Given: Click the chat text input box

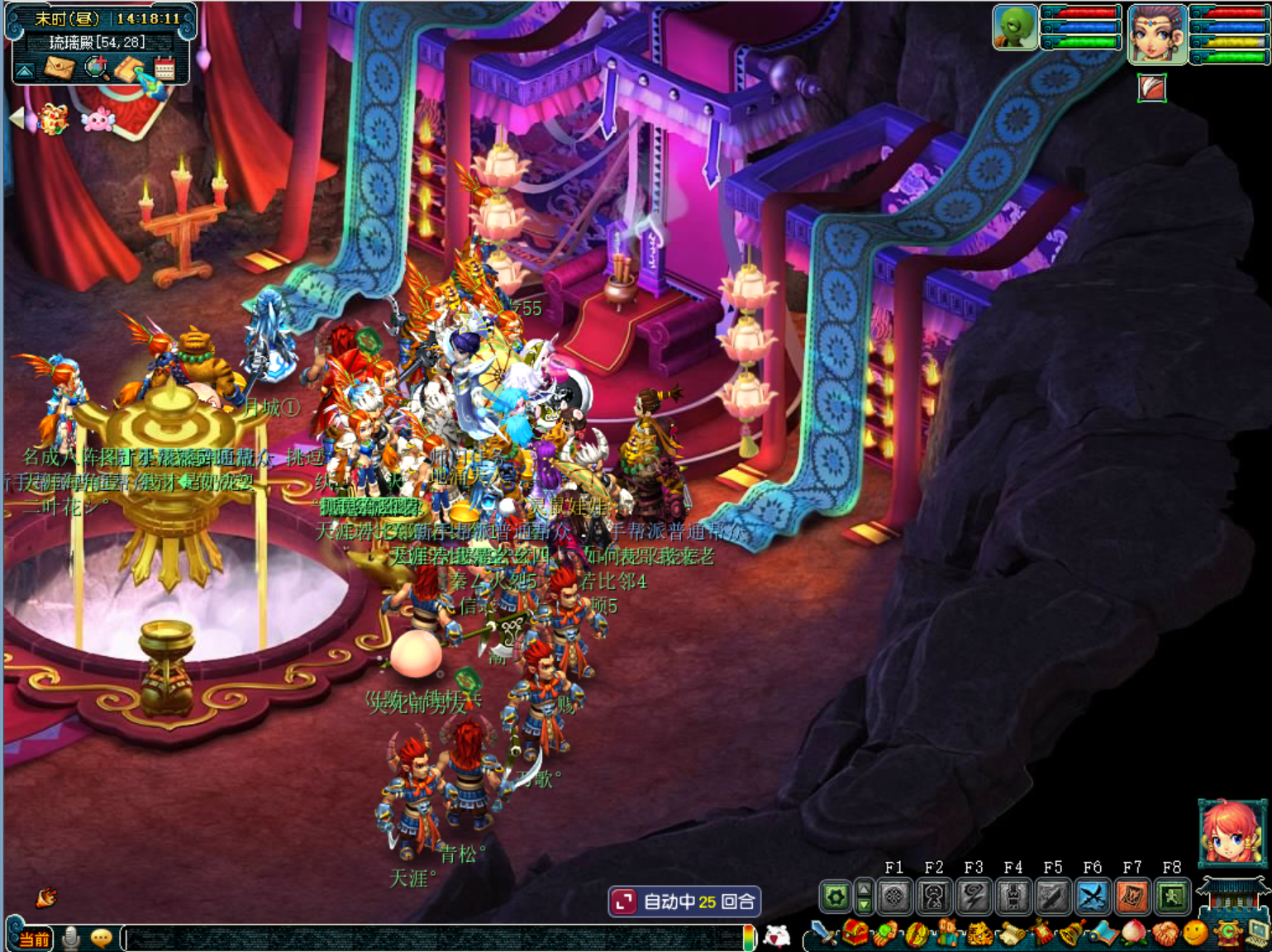Looking at the screenshot, I should click(434, 938).
